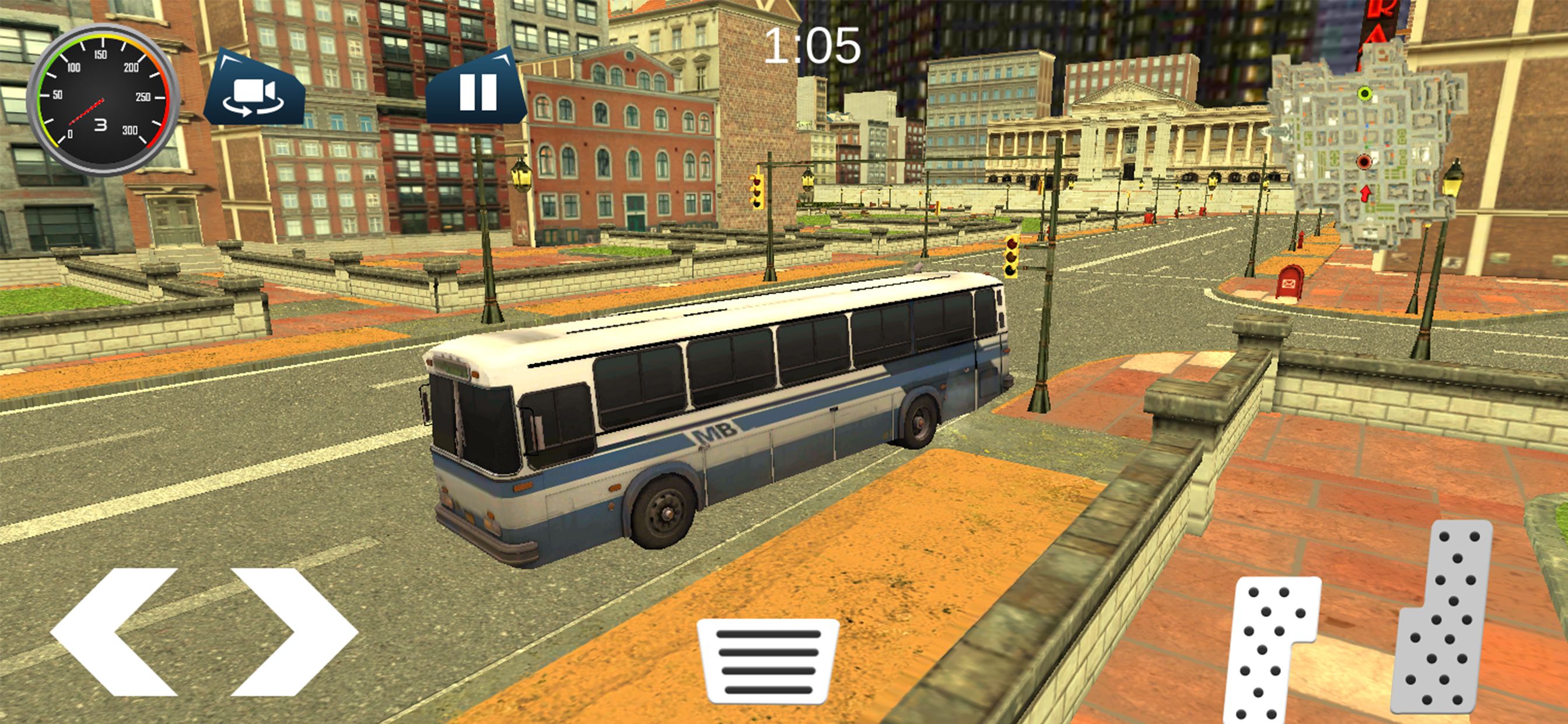
Task: Steer left with the left arrow
Action: click(116, 631)
